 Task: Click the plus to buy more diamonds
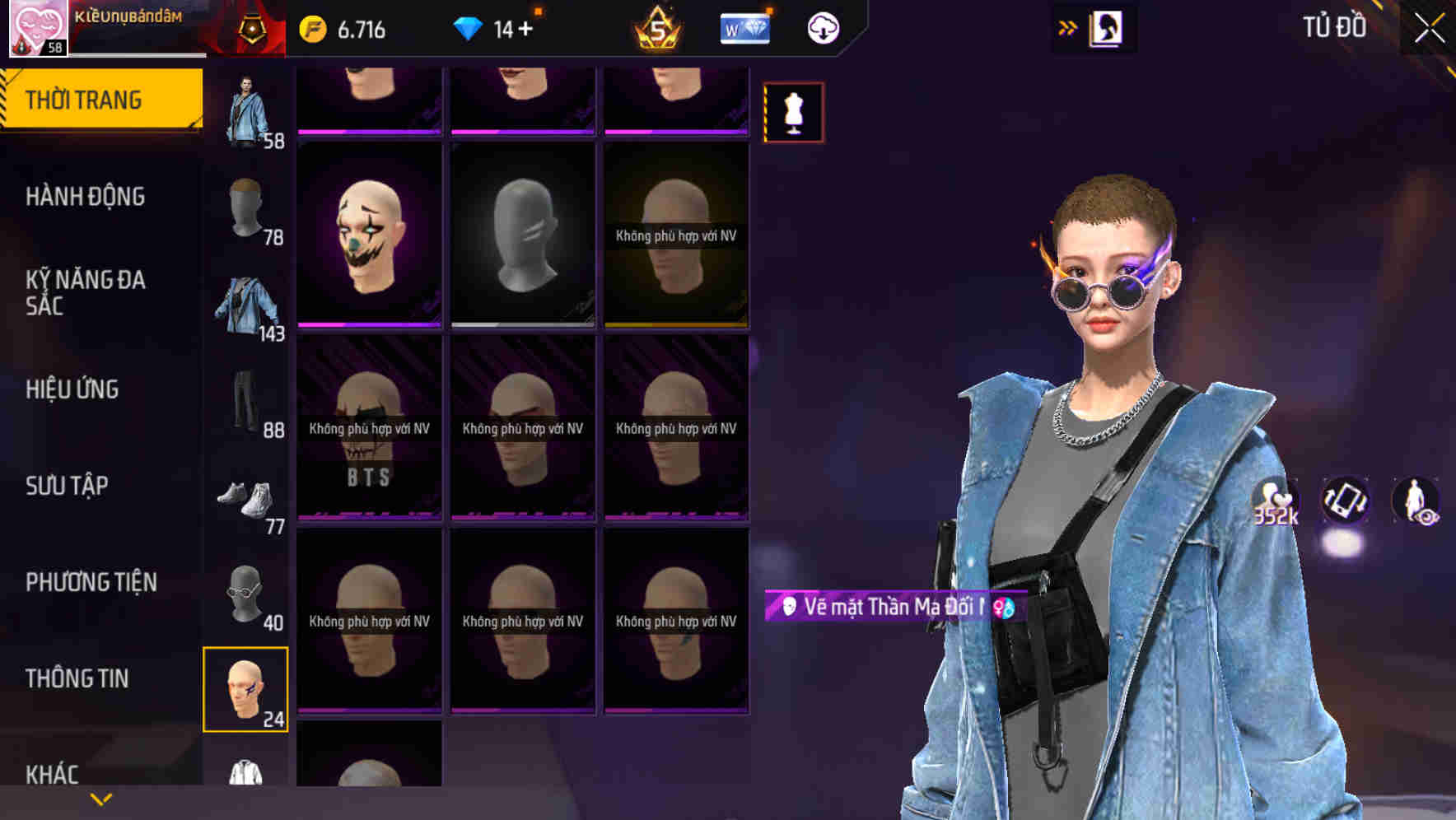525,26
